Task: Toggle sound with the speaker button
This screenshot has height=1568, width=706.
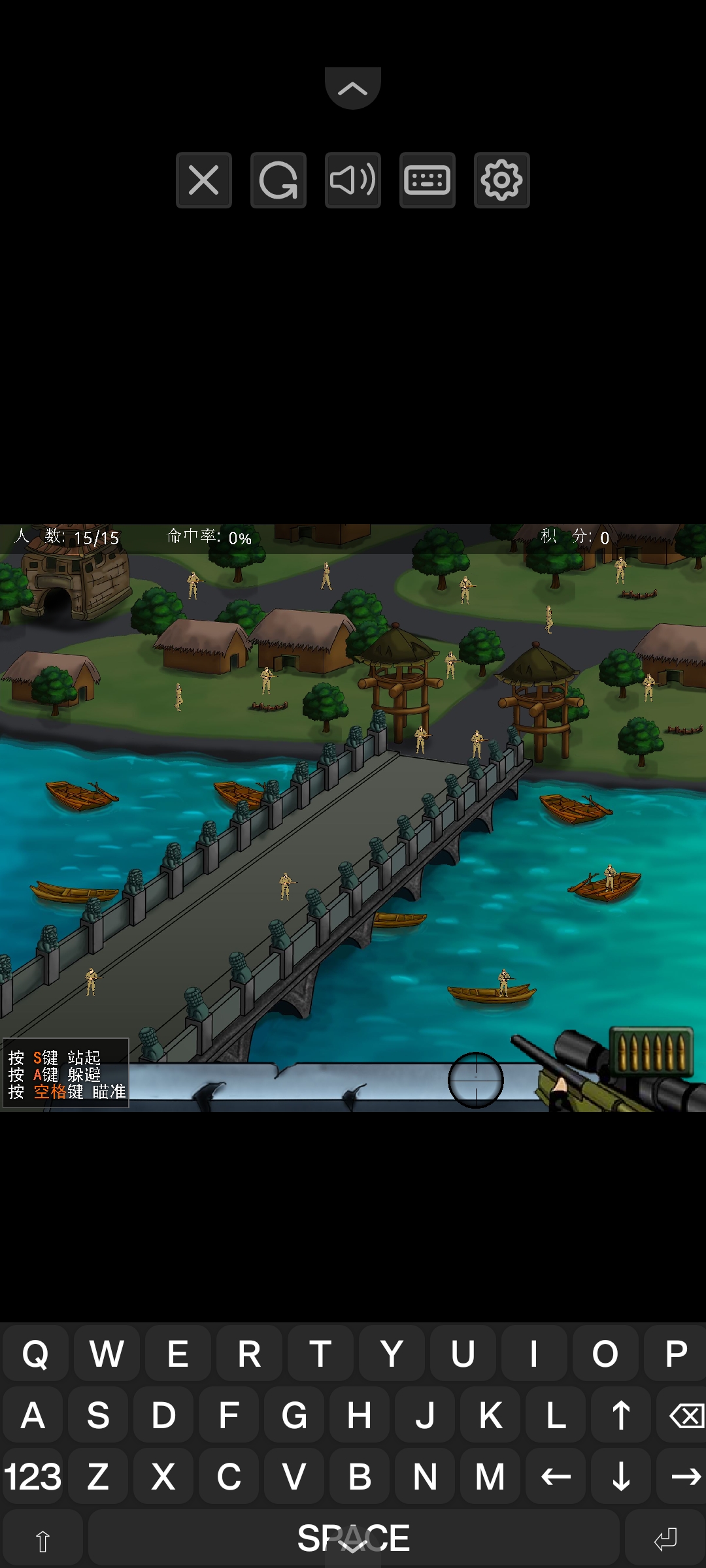Action: (352, 180)
